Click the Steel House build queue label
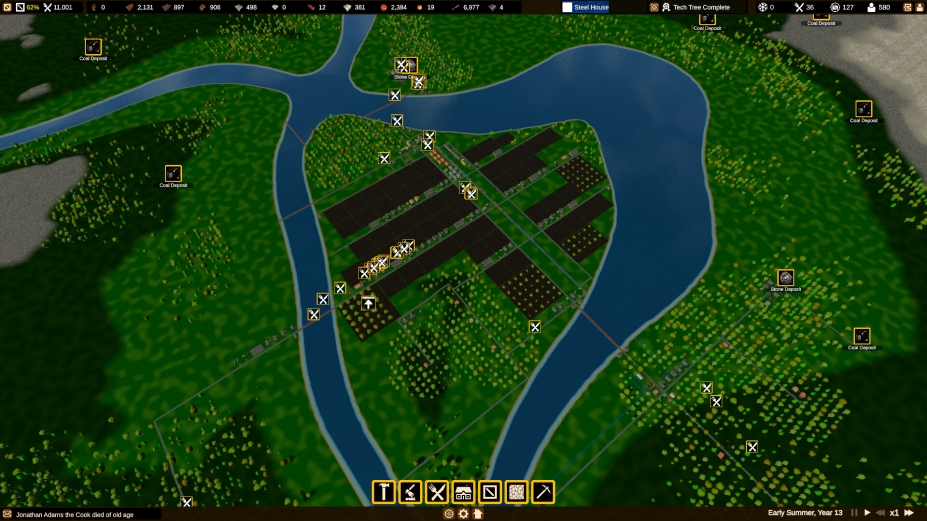 (x=590, y=7)
